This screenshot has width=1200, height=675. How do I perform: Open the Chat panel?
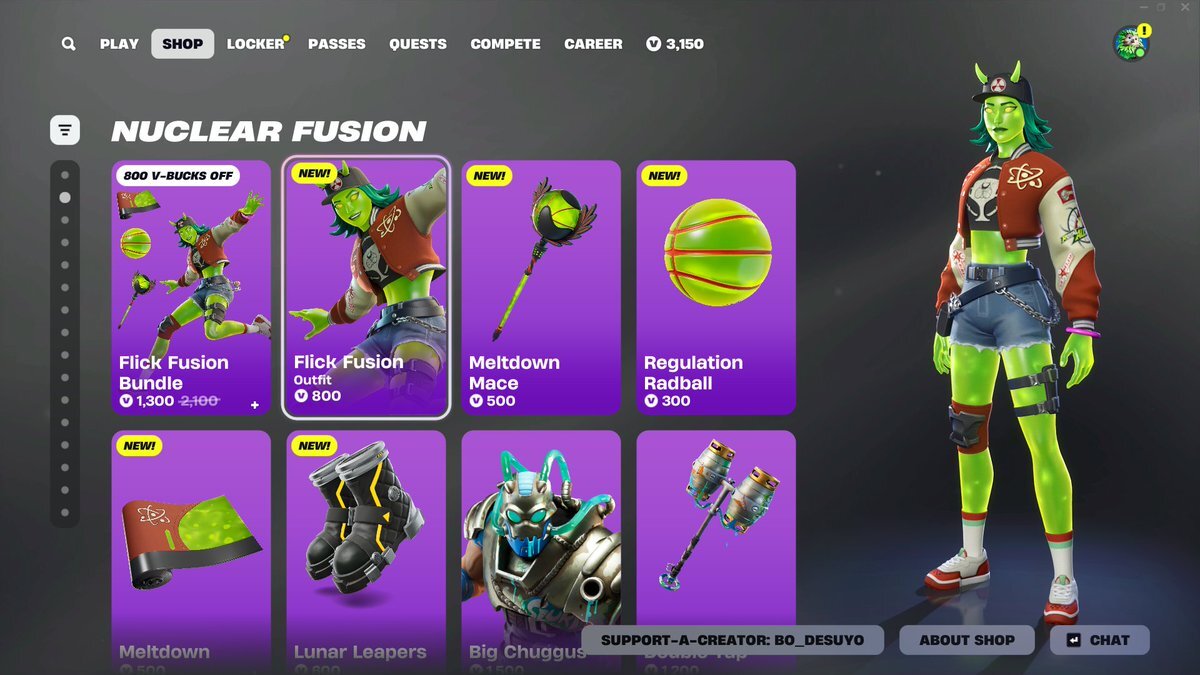tap(1099, 640)
